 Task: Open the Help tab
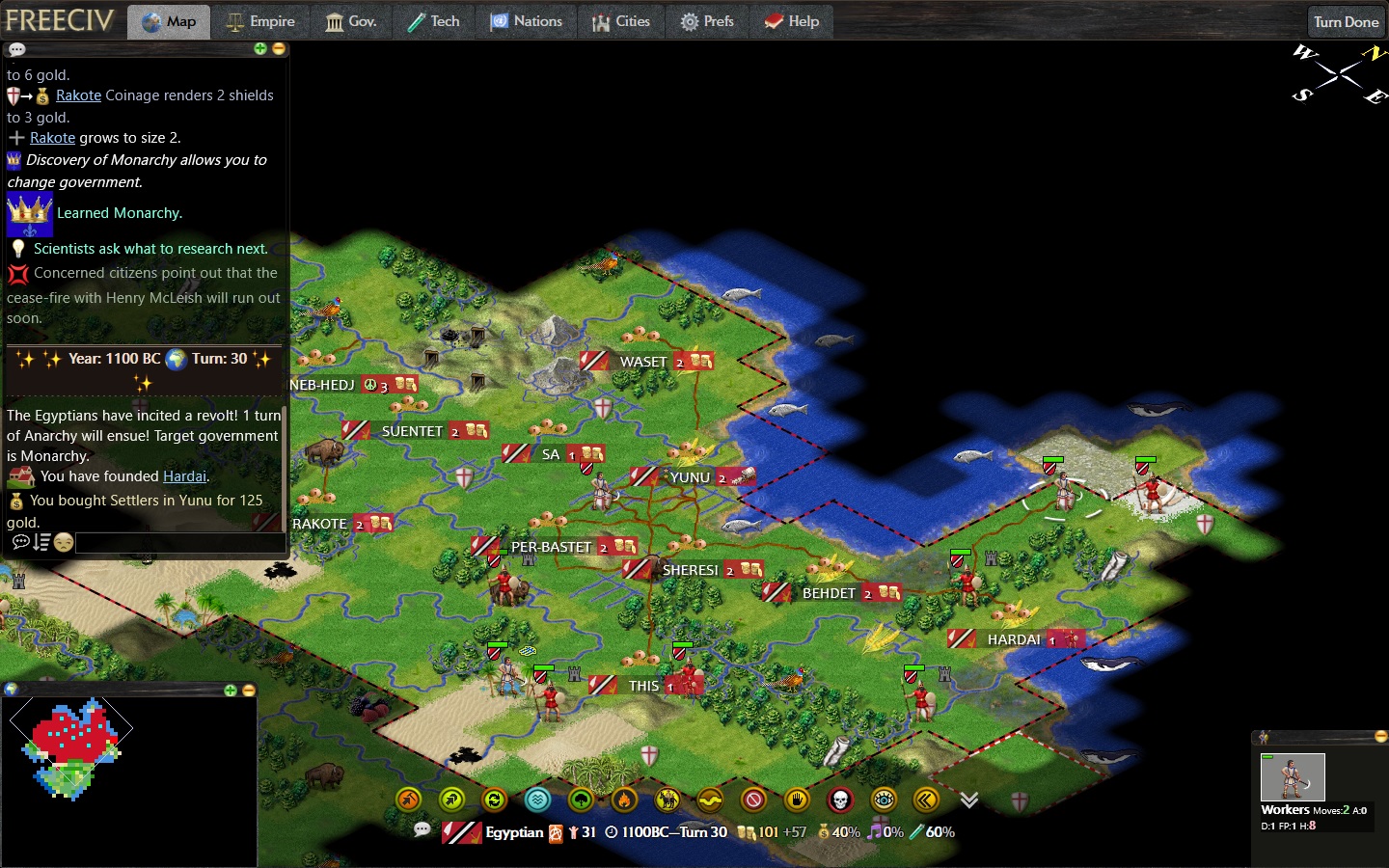coord(792,21)
